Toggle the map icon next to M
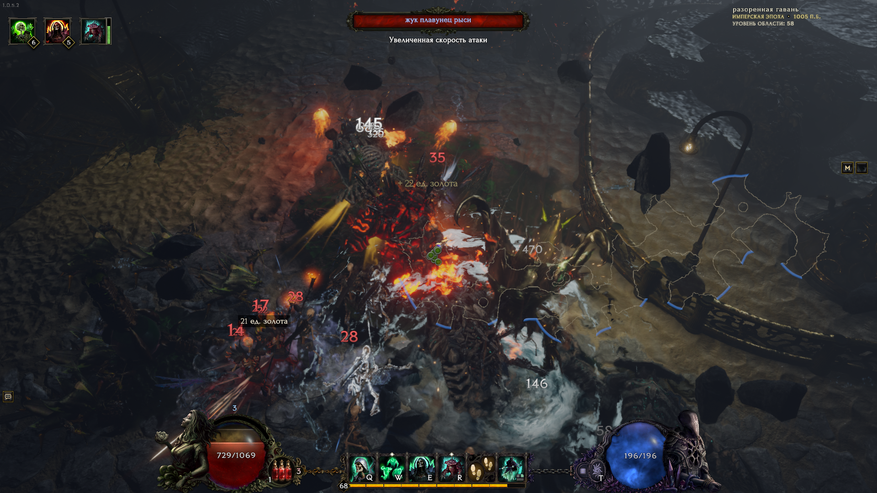The image size is (877, 493). point(861,168)
